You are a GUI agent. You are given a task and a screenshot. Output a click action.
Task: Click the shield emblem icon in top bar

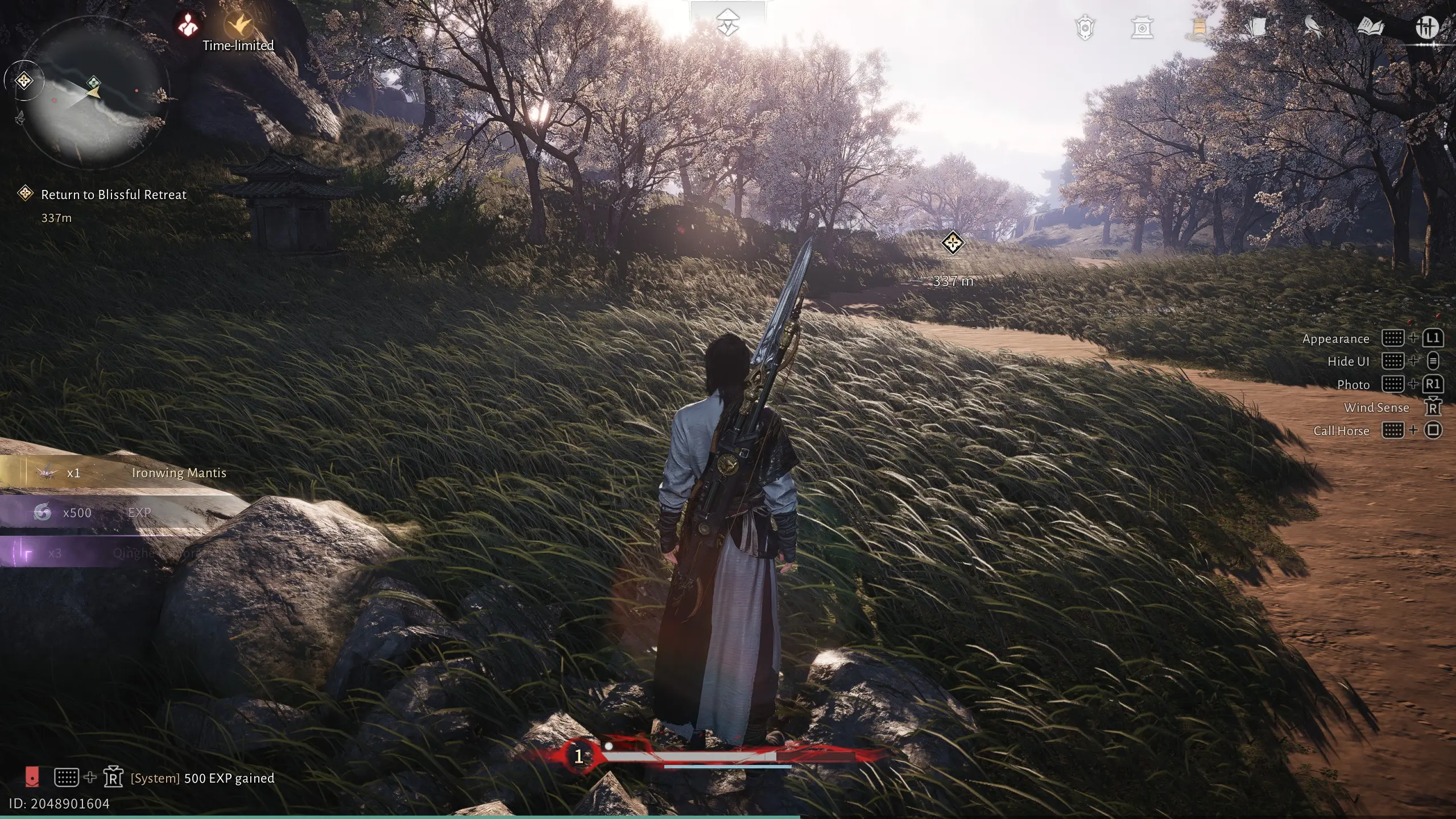[x=1085, y=28]
